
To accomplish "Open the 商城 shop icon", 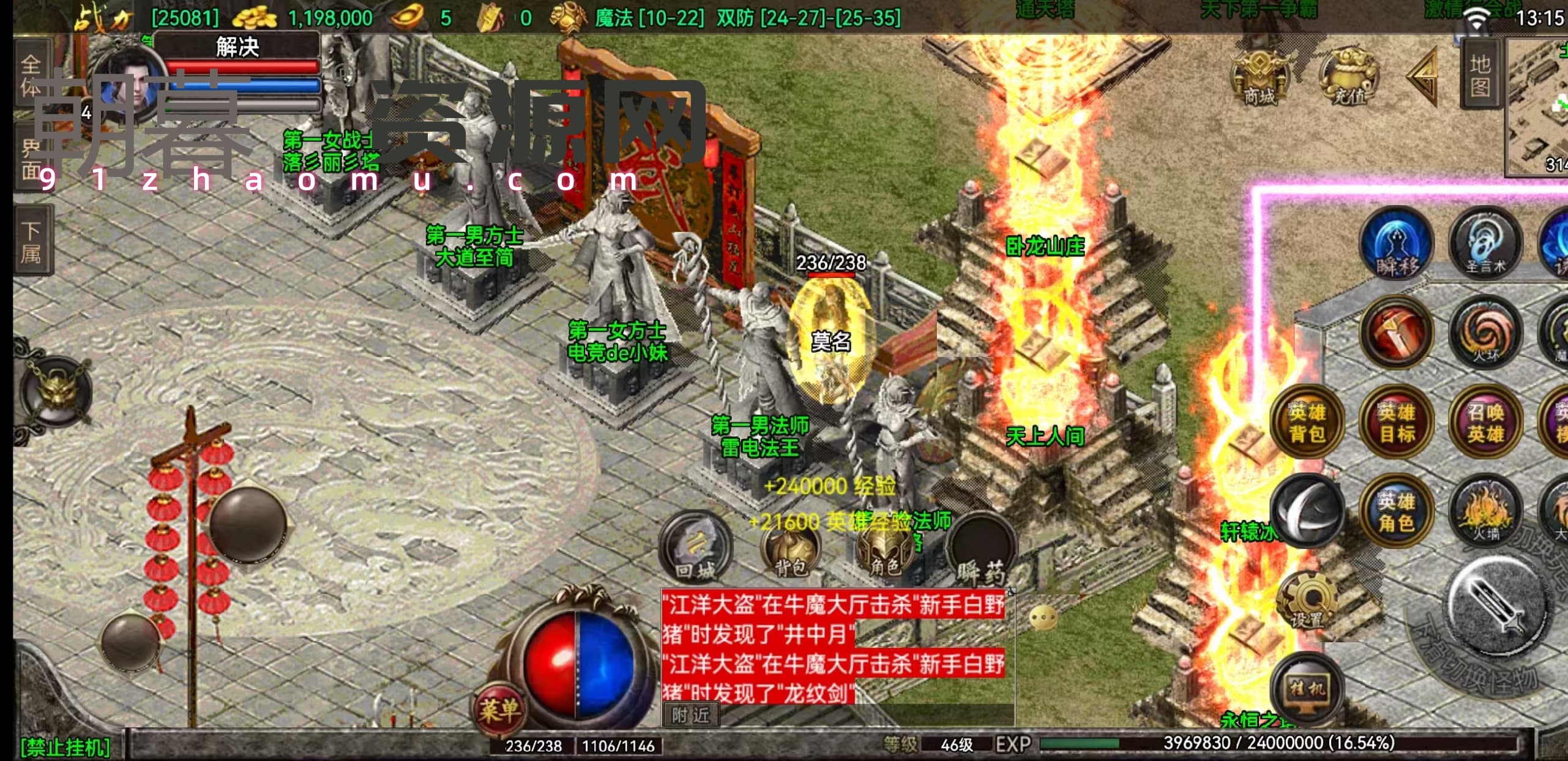I will click(x=1258, y=78).
